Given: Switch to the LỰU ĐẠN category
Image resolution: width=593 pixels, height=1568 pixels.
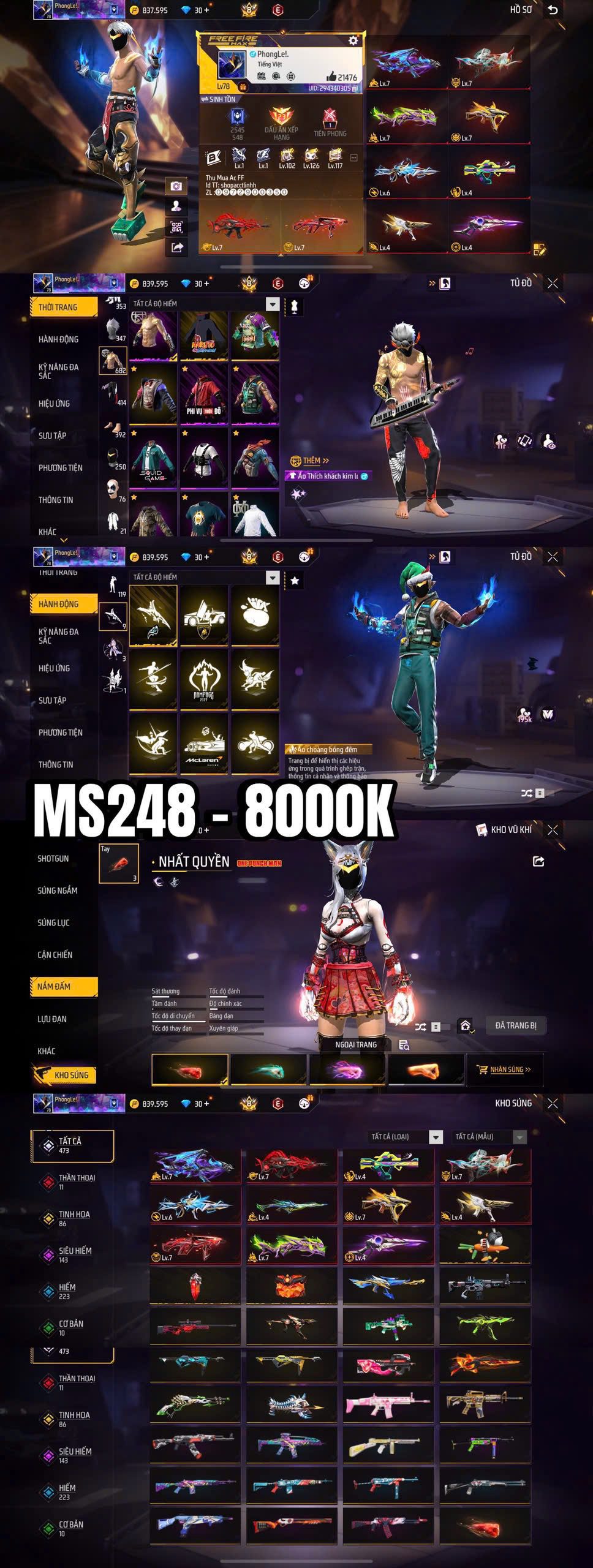Looking at the screenshot, I should [x=52, y=1019].
